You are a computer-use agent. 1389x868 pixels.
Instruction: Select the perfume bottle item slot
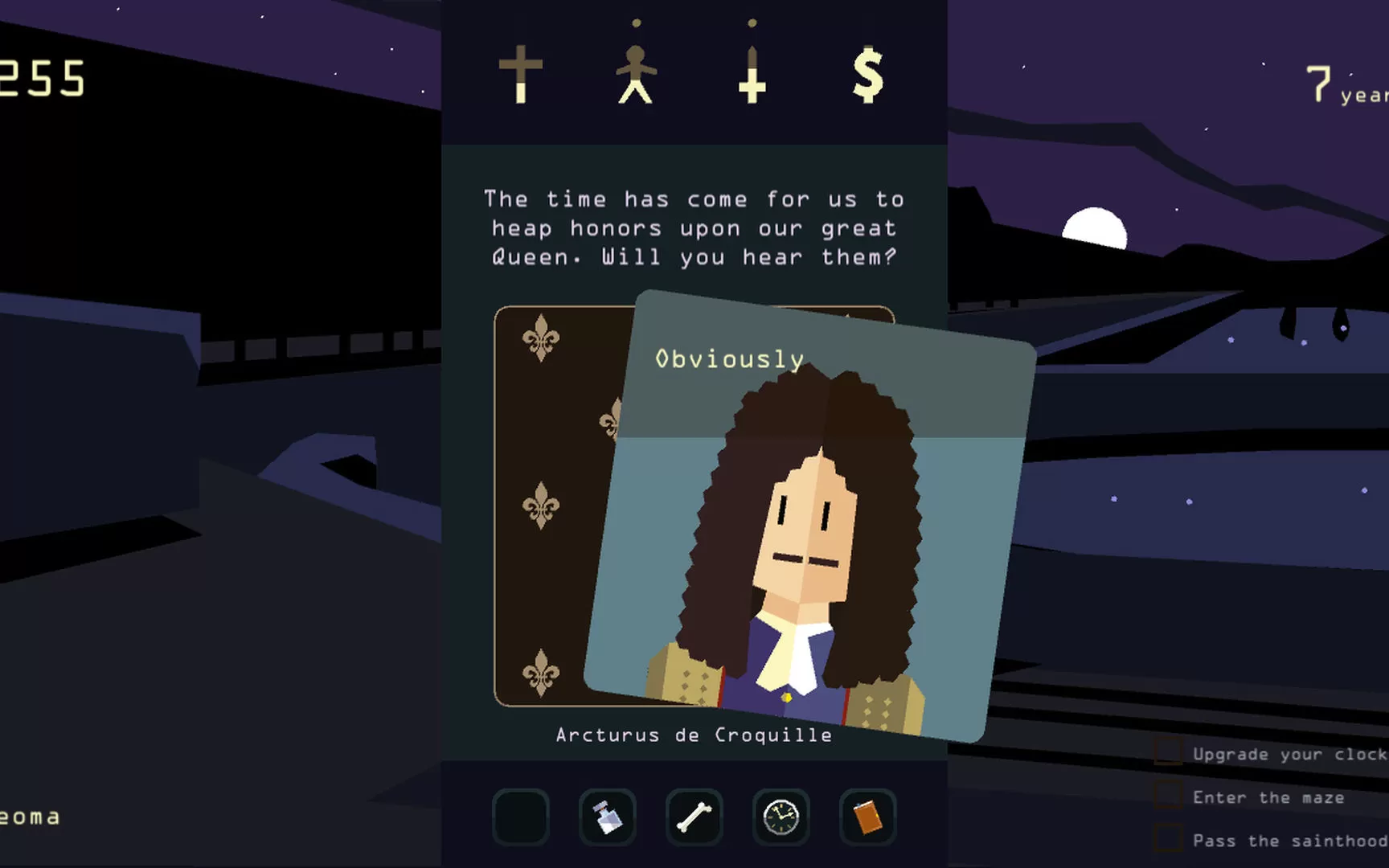click(x=608, y=817)
